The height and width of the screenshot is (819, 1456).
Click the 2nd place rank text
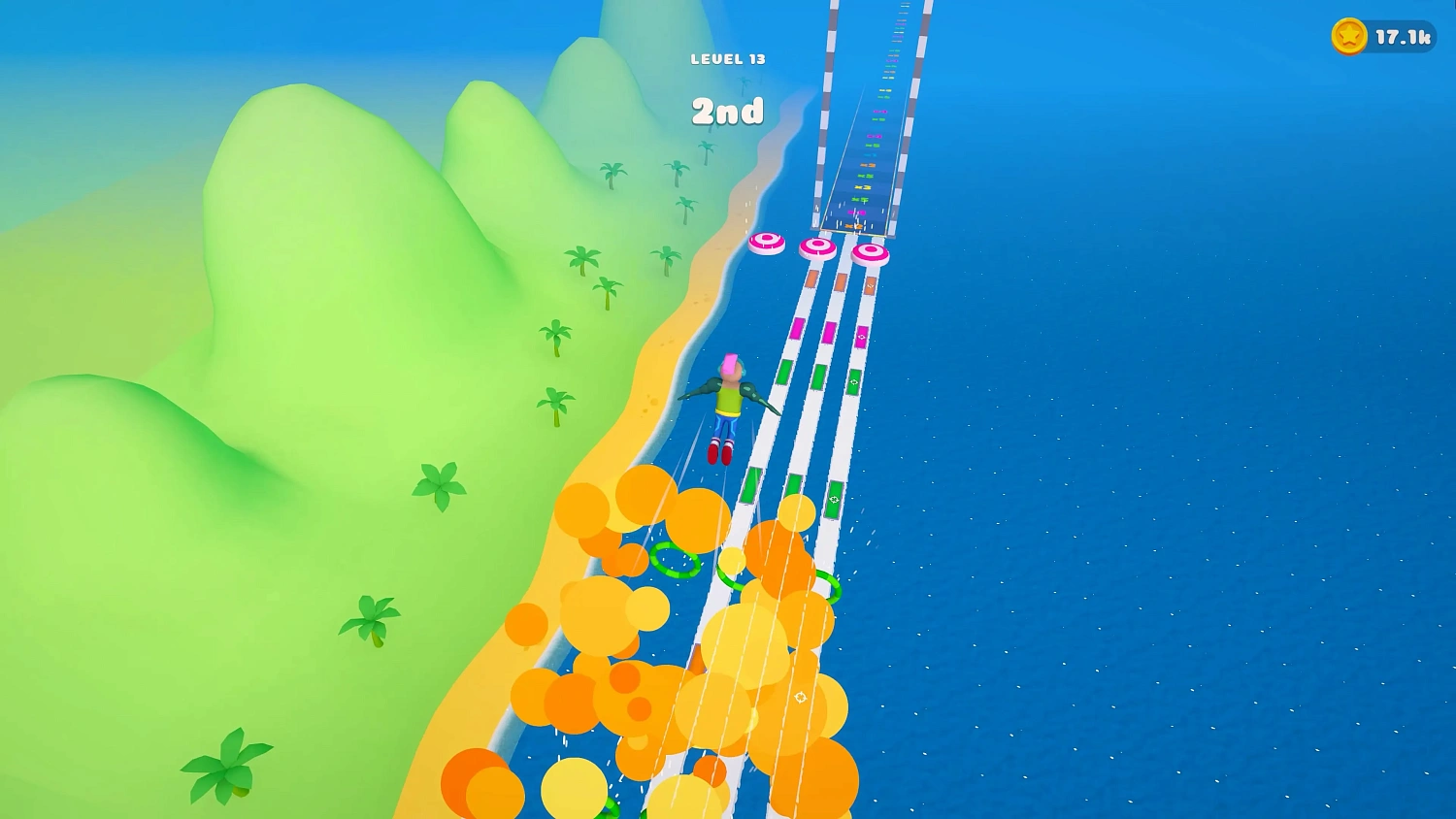[x=728, y=111]
